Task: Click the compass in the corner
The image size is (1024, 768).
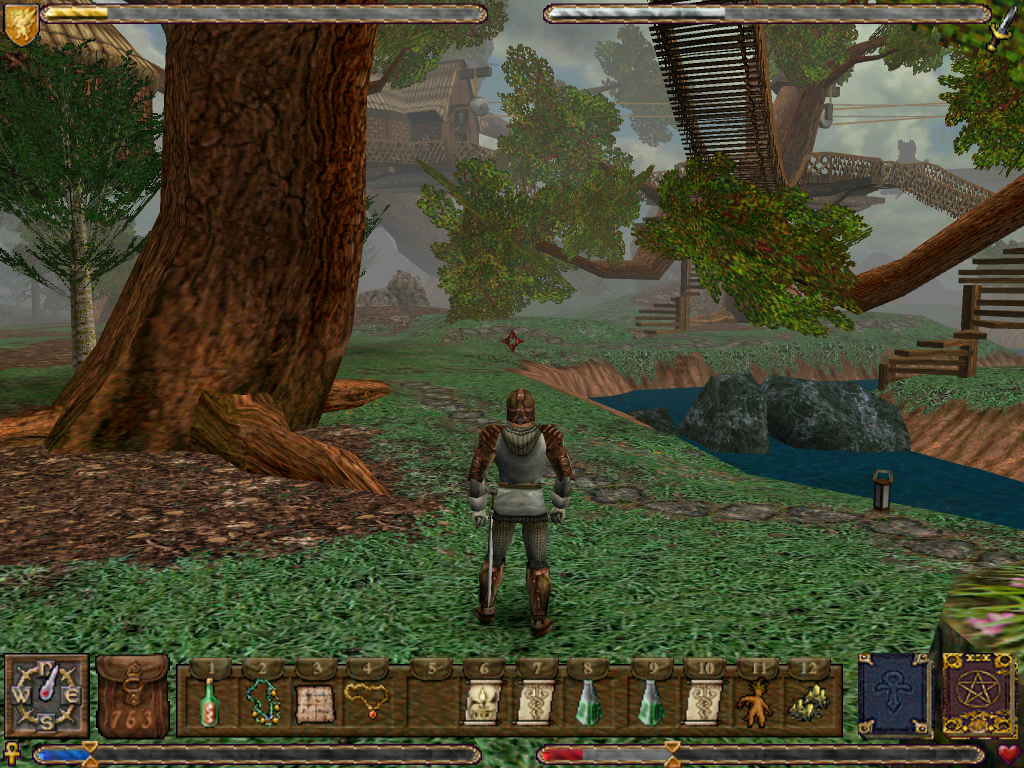Action: coord(47,696)
